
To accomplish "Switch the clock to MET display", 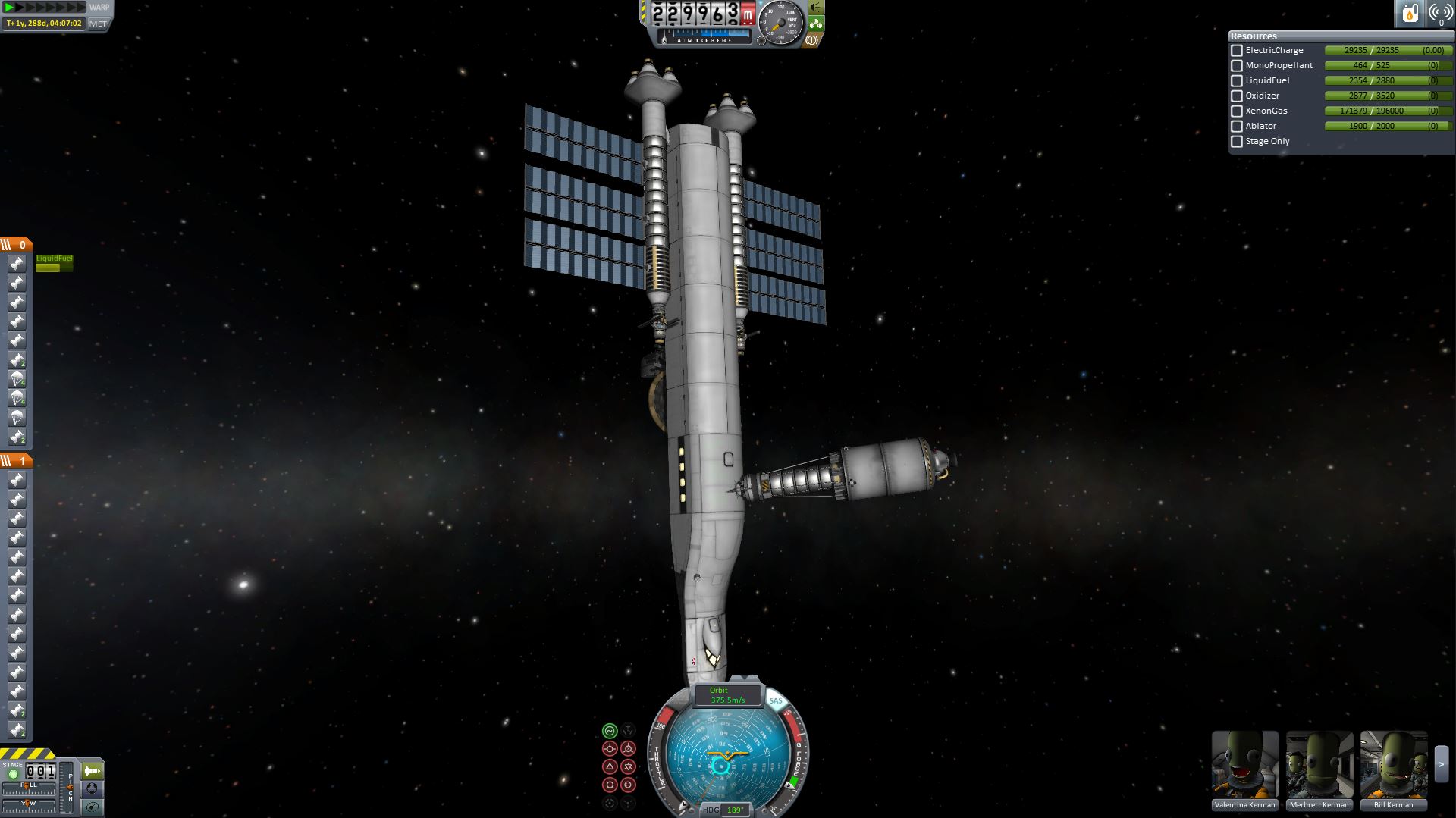I will coord(98,24).
